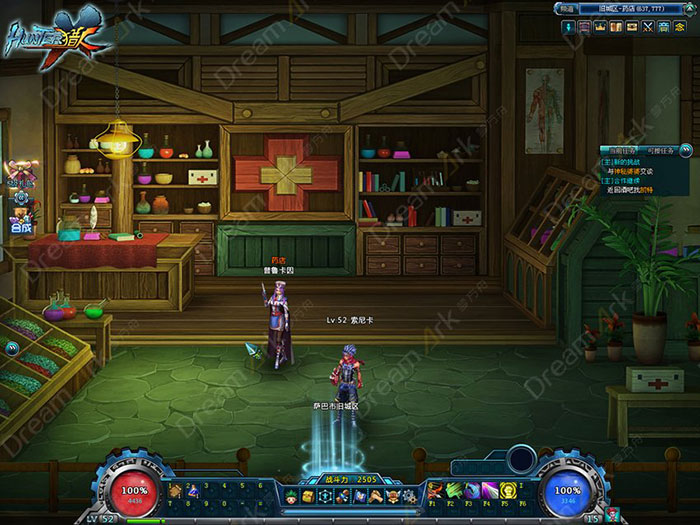Open the green-haired character portrait menu
The image size is (700, 525).
293,497
